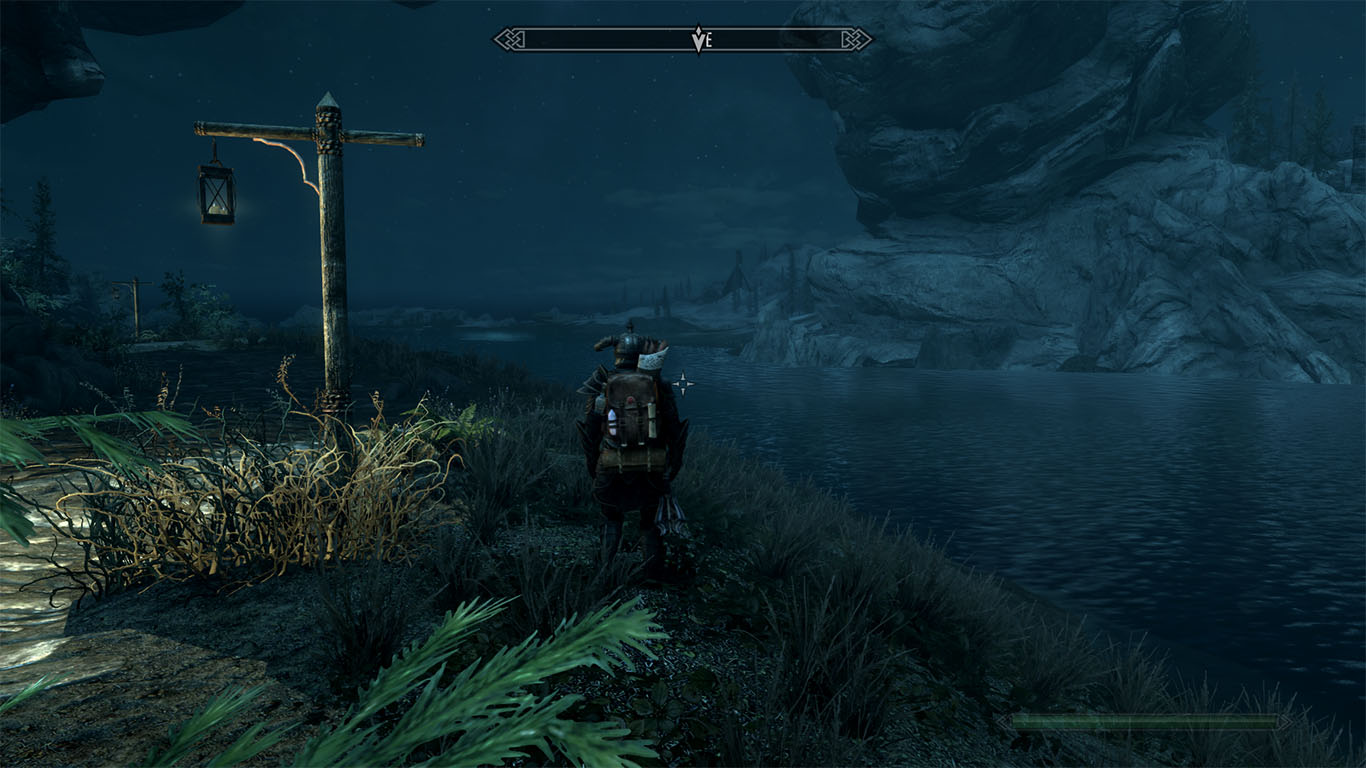The image size is (1366, 768).
Task: Select the glowing lantern hanging from the post
Action: (x=216, y=193)
